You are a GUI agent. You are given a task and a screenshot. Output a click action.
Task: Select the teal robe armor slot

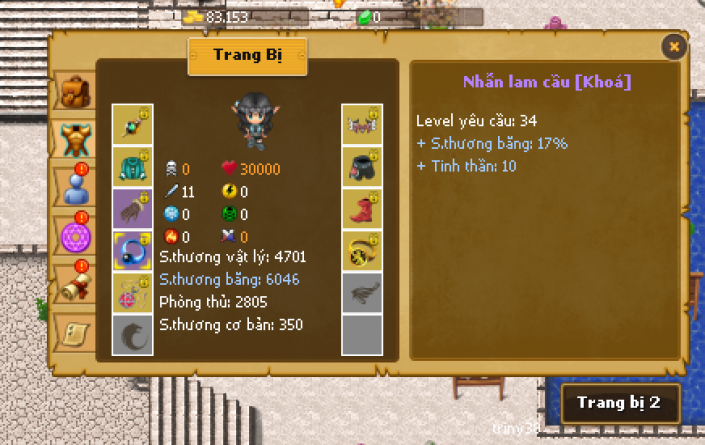tap(131, 166)
